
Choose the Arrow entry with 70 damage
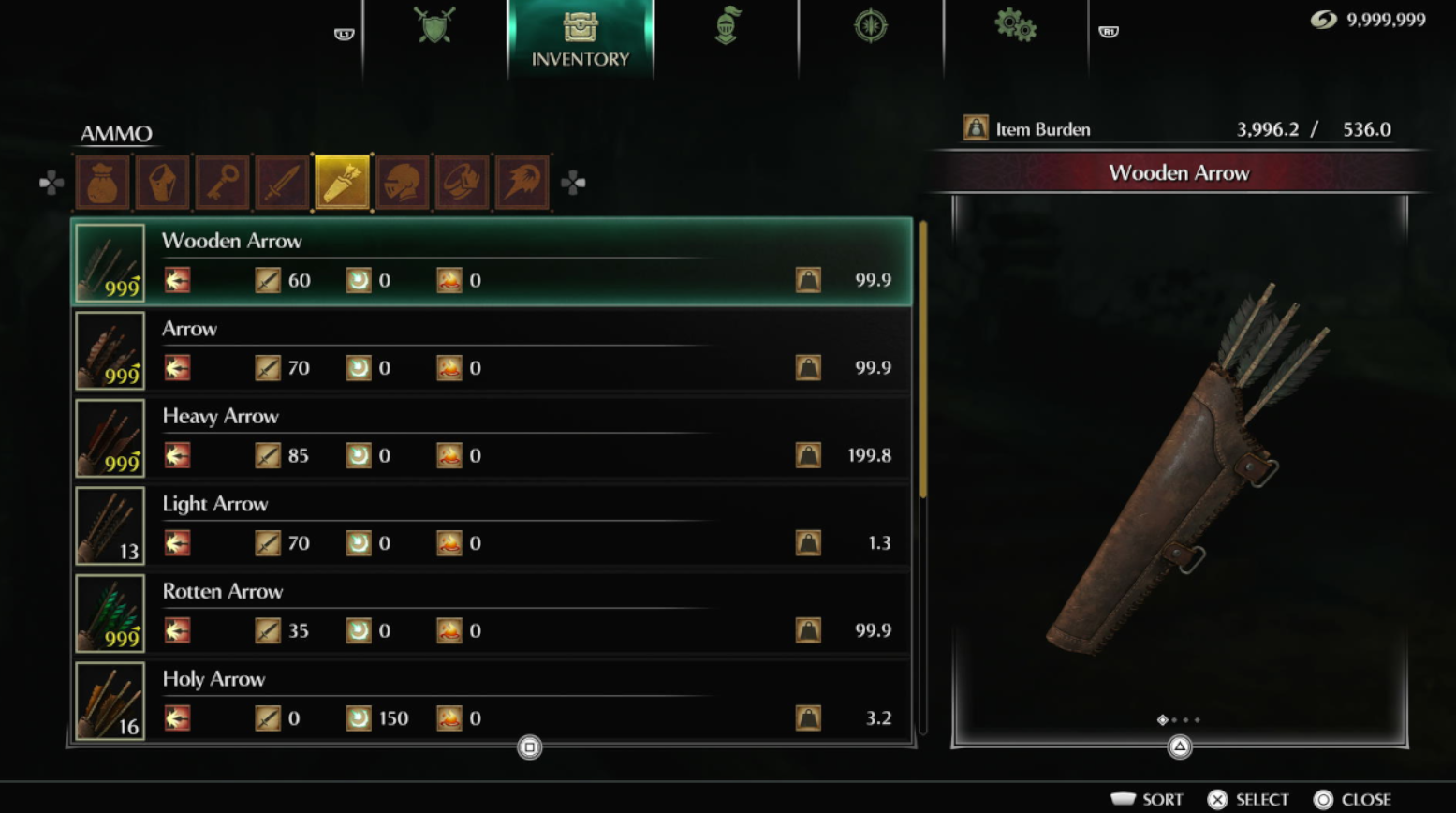point(492,350)
